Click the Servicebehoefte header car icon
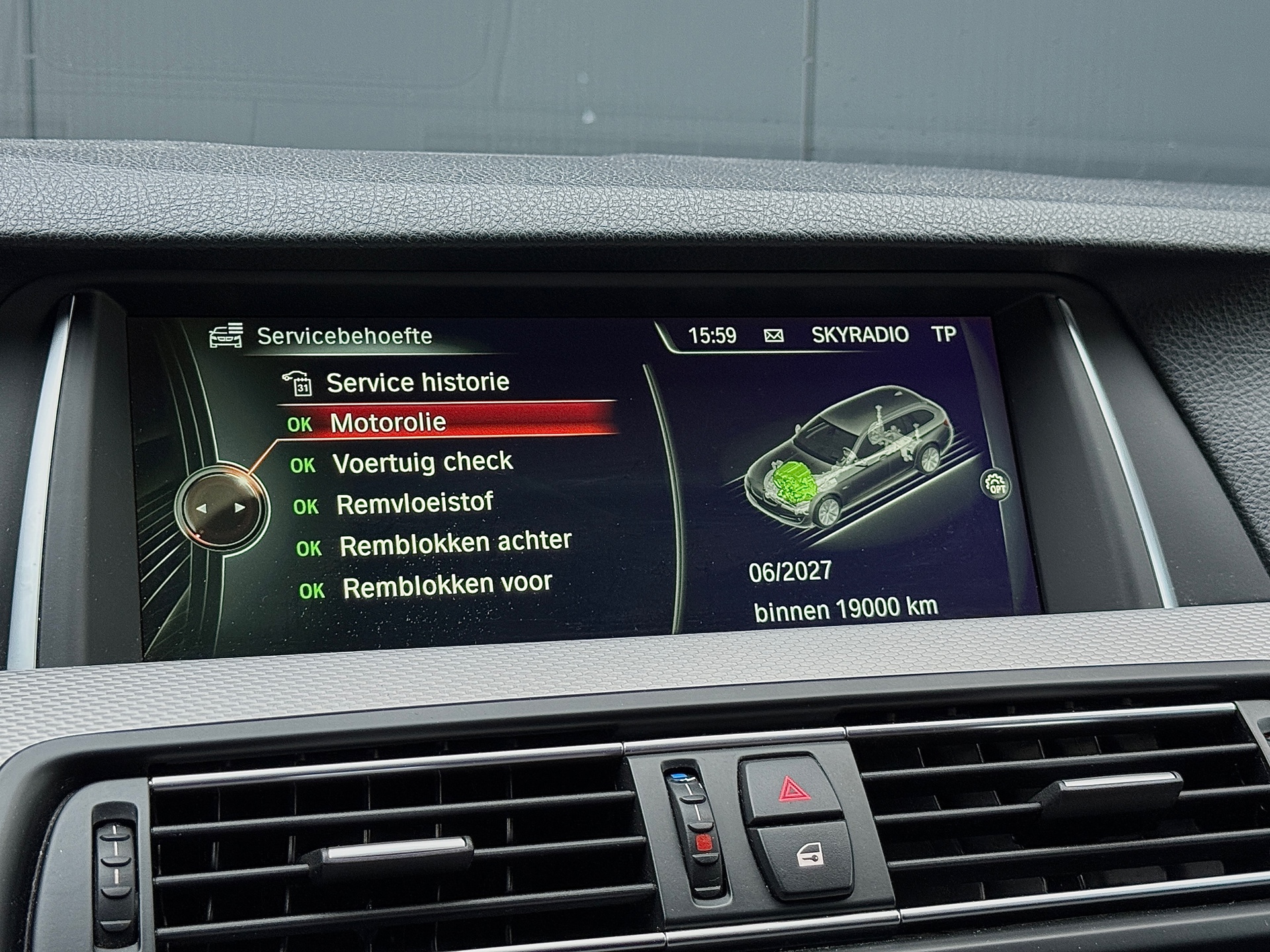Image resolution: width=1270 pixels, height=952 pixels. 226,336
